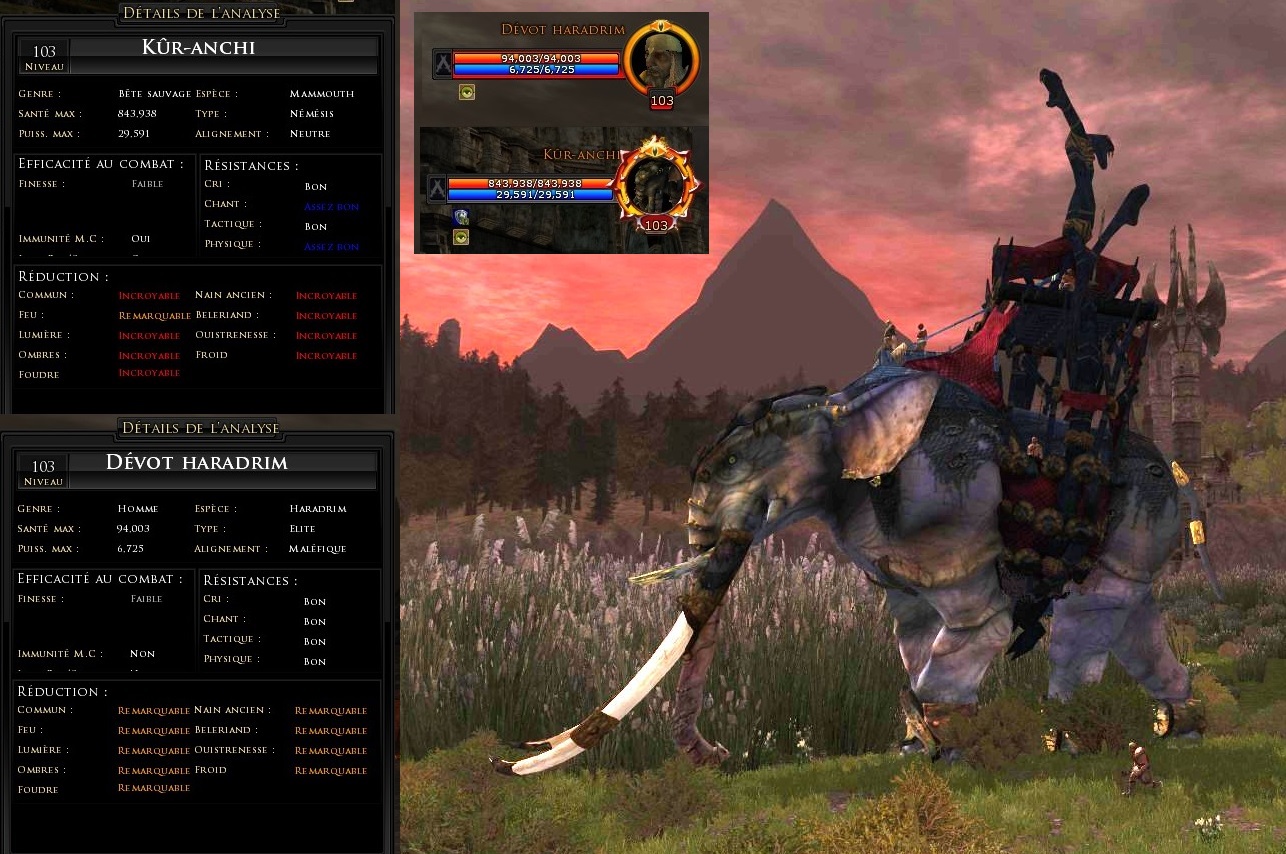The image size is (1286, 854).
Task: Click the crossed-swords icon on Kûr-anchi's frame
Action: (436, 189)
